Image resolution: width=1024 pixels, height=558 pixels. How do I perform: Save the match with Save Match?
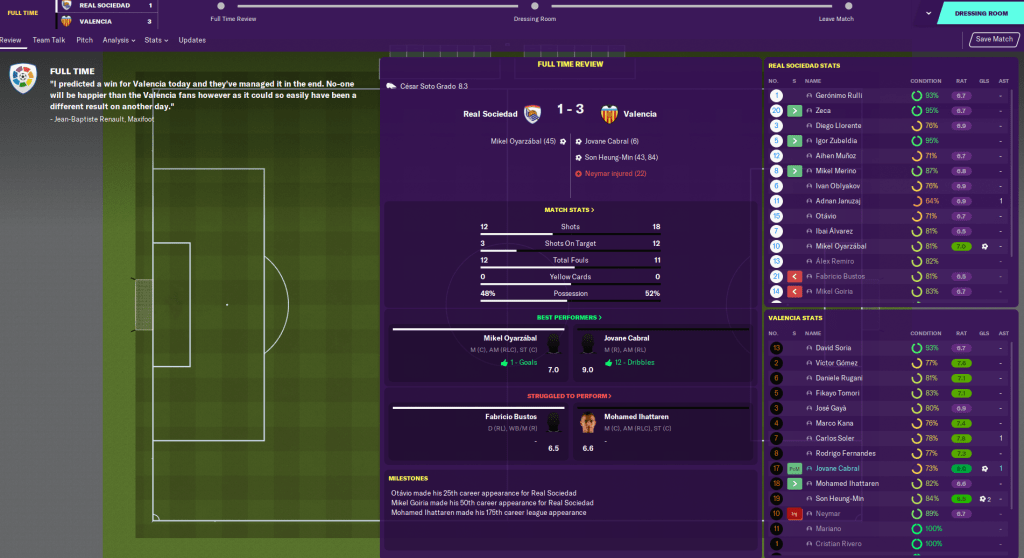(994, 40)
